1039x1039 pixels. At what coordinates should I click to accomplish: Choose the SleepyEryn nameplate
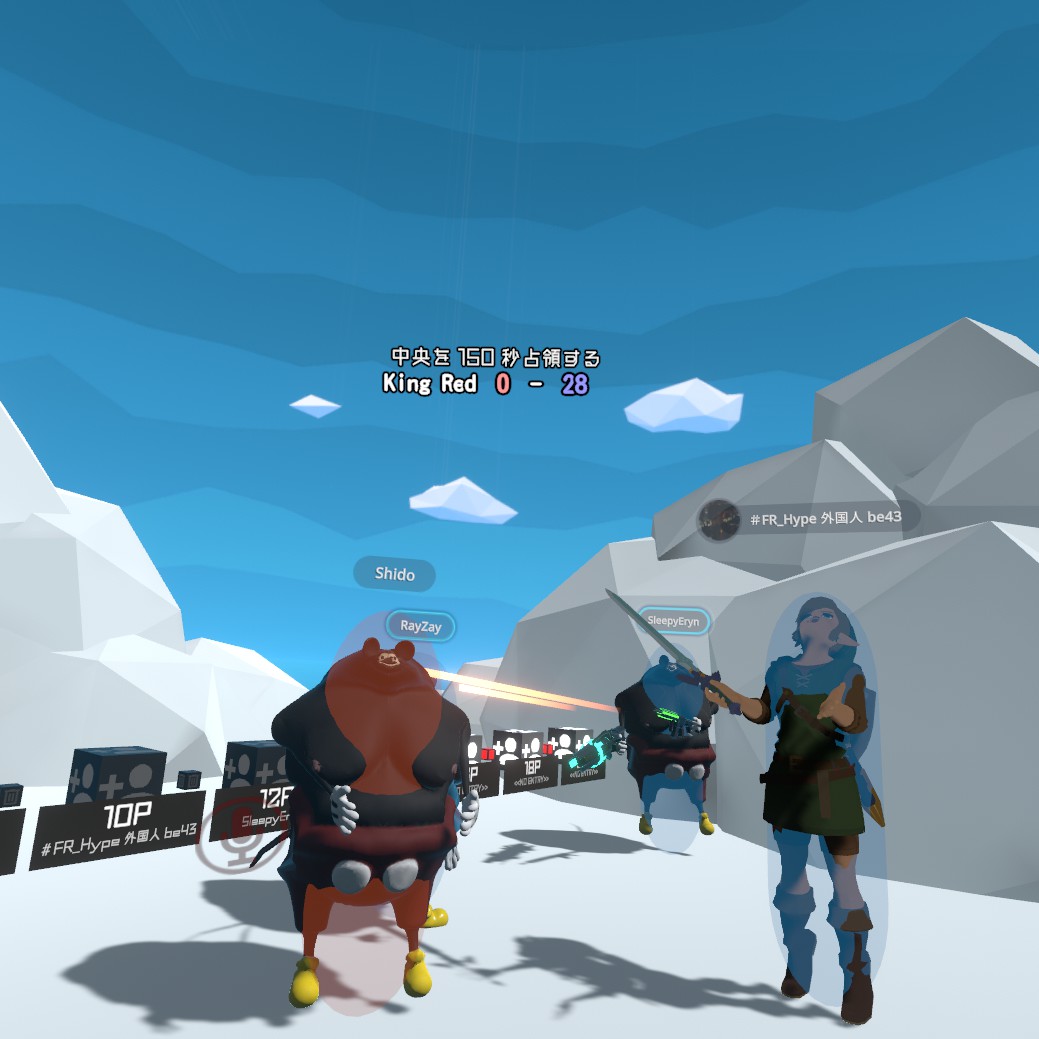coord(673,621)
